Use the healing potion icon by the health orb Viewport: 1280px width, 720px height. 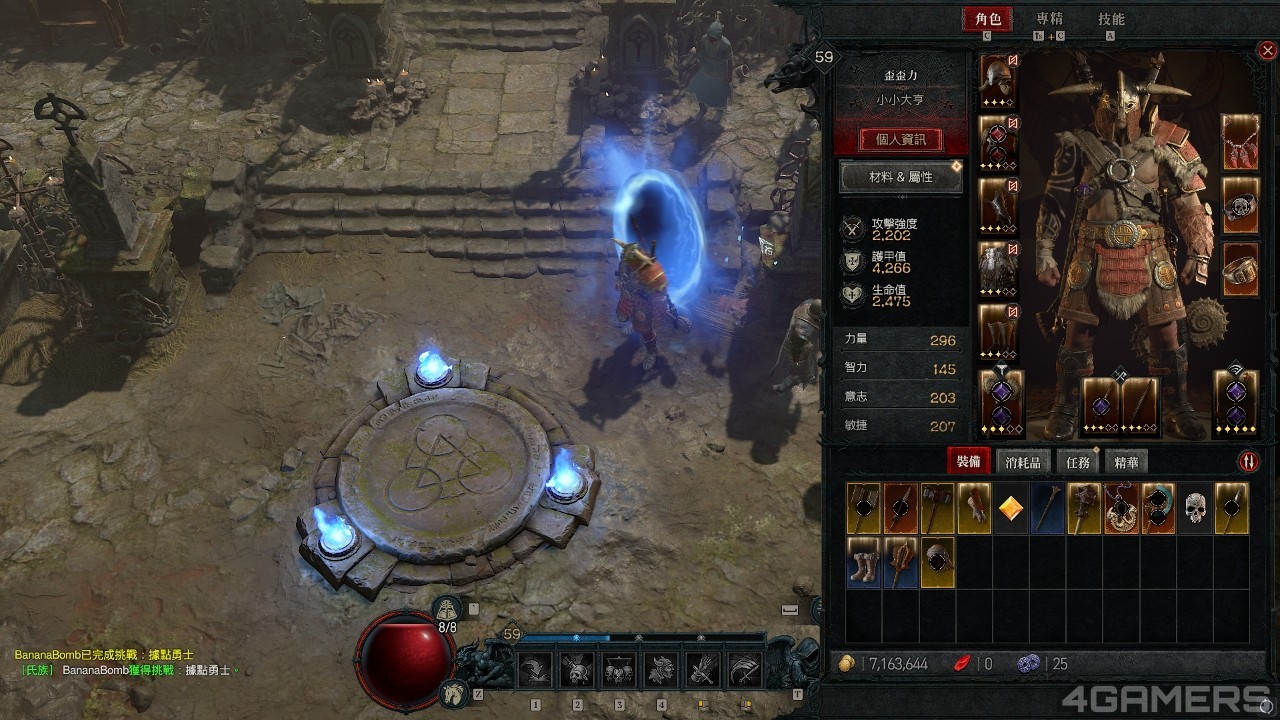(446, 609)
